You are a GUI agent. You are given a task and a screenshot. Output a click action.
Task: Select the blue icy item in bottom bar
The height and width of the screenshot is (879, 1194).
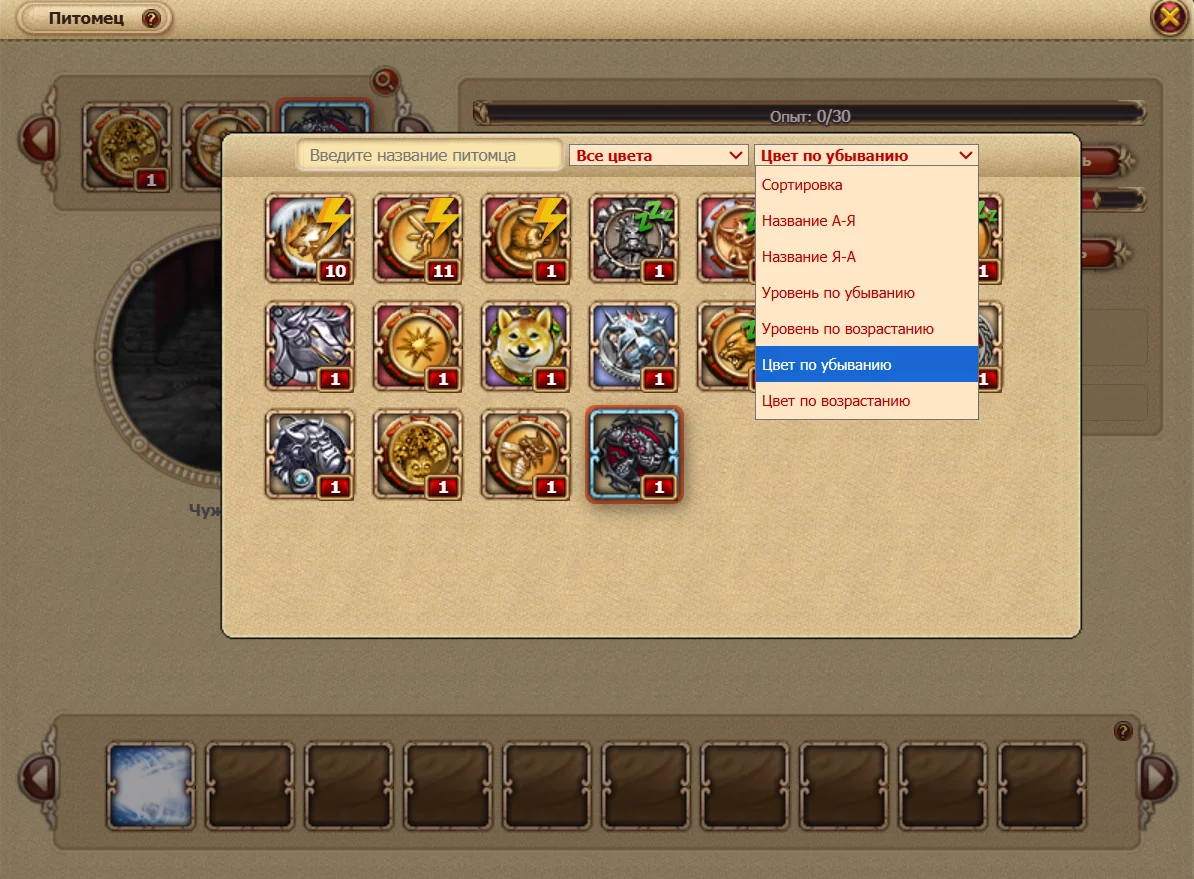pos(150,785)
